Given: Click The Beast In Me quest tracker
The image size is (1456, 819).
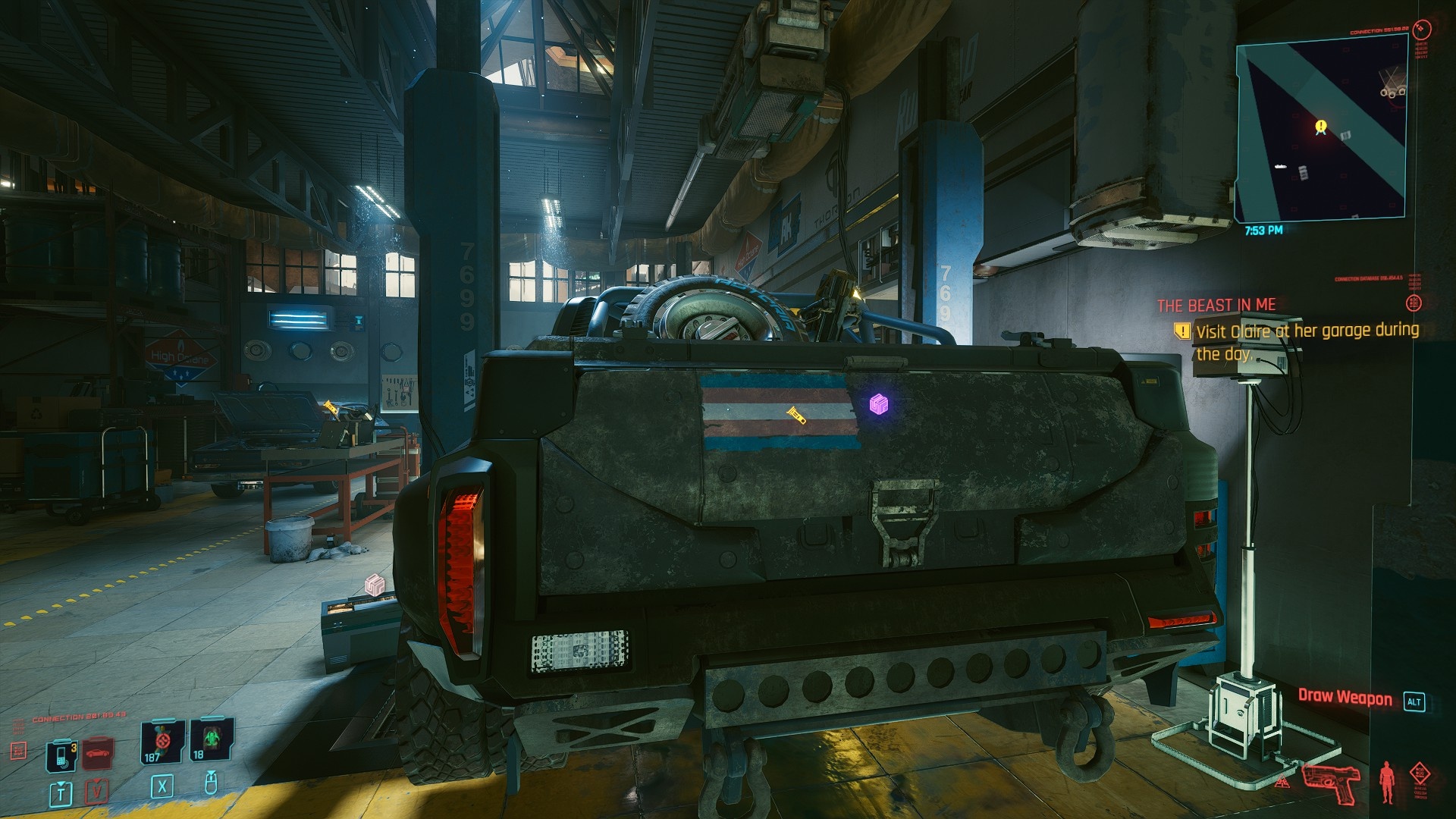Looking at the screenshot, I should (1216, 305).
